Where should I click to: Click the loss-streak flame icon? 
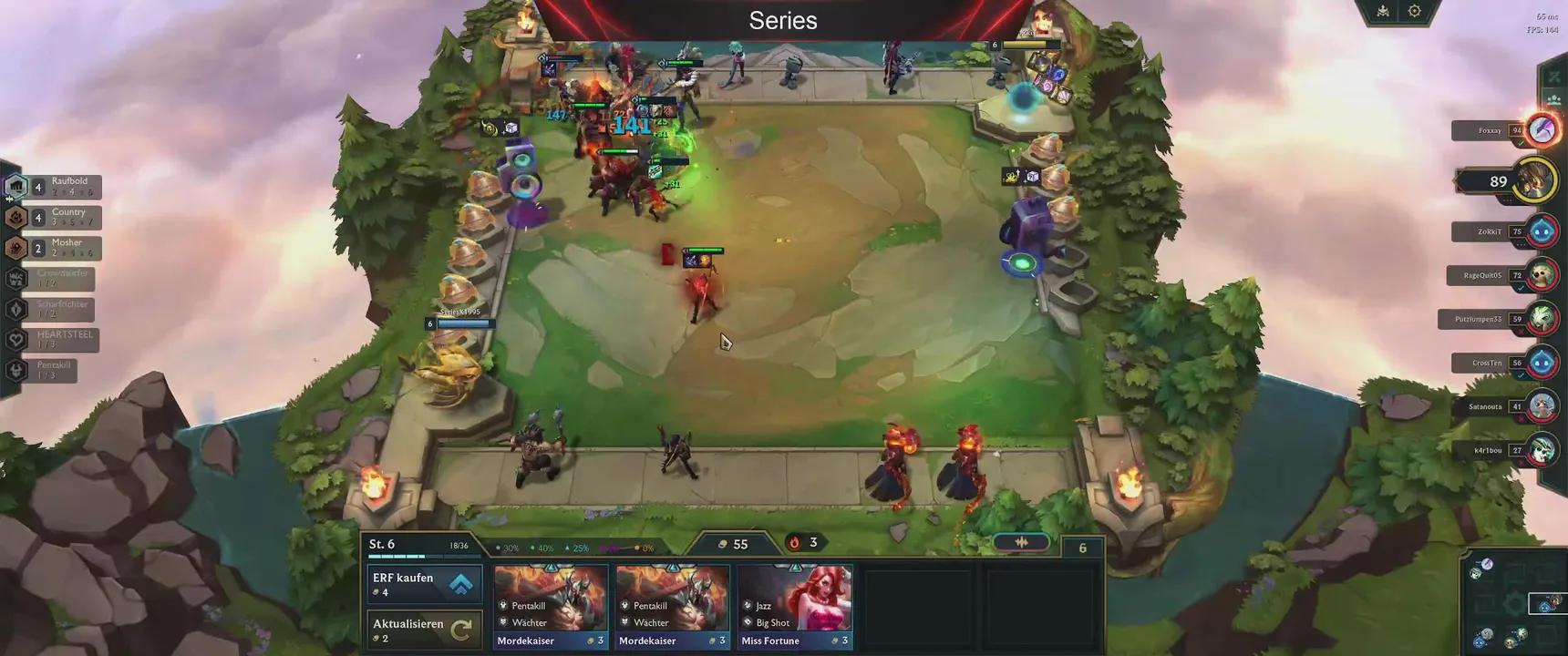795,542
